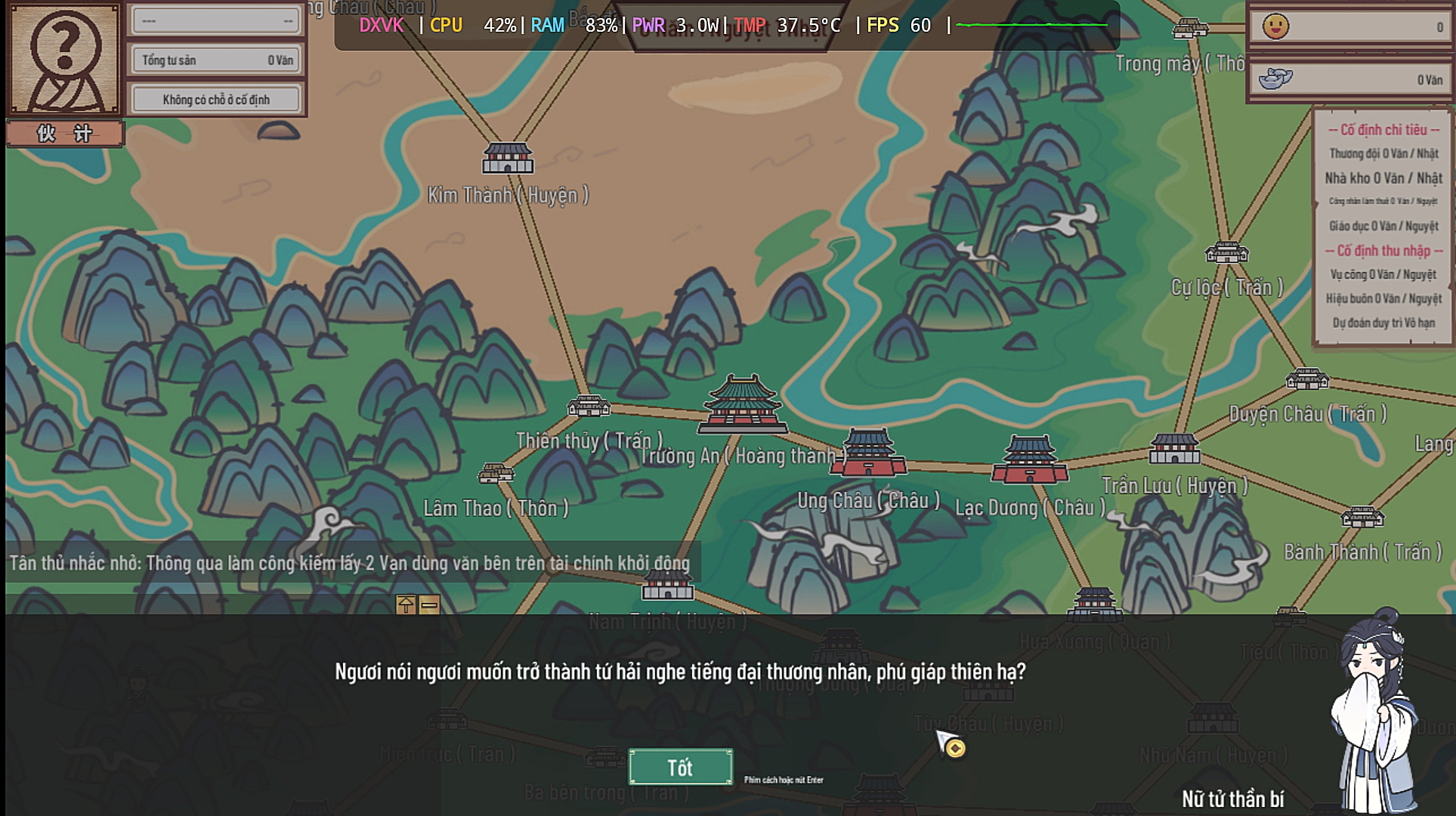This screenshot has width=1456, height=816.
Task: Select the Duyện Châu town marker
Action: [1307, 379]
